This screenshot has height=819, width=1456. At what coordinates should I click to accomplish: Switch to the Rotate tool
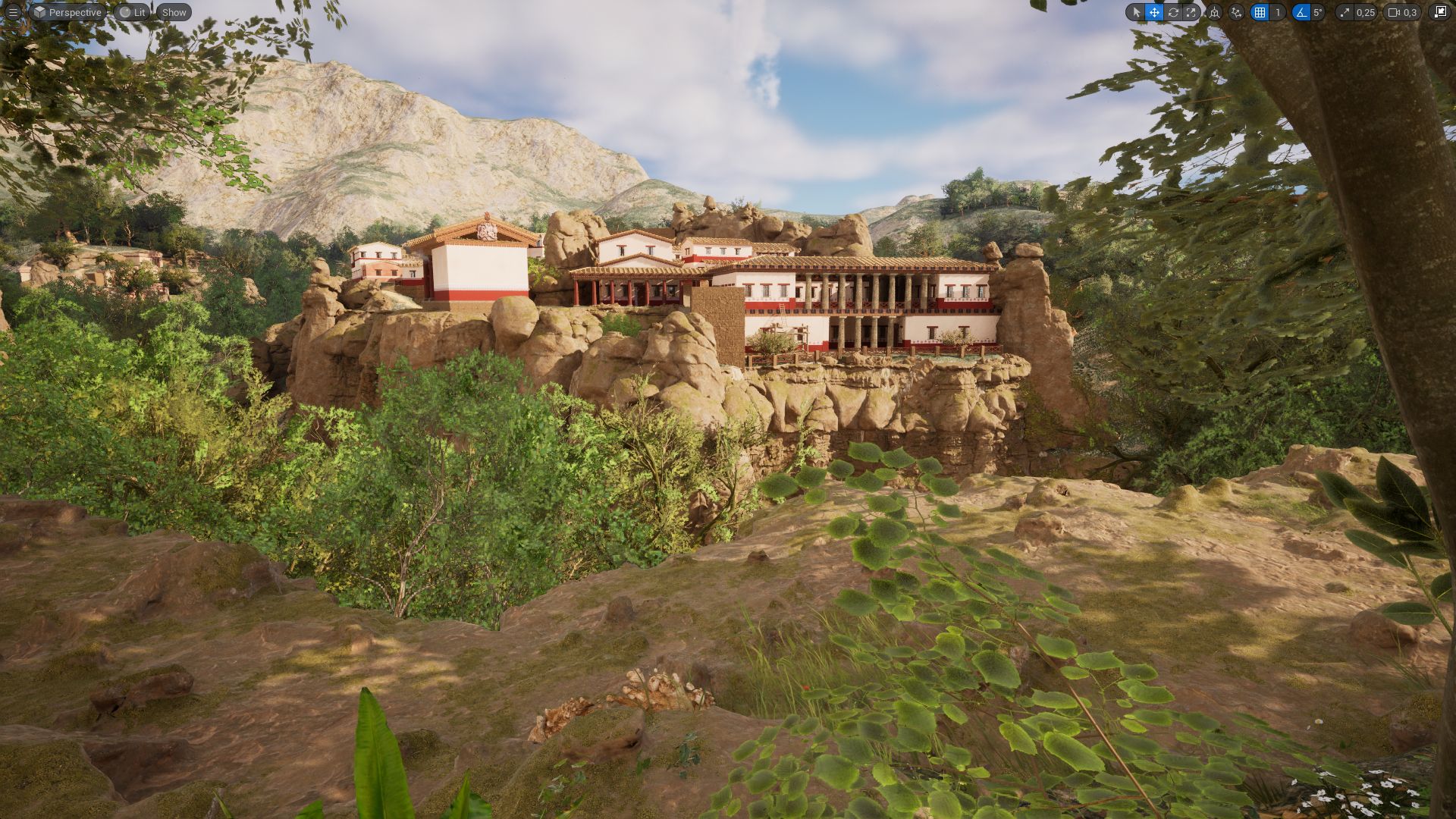click(x=1174, y=12)
